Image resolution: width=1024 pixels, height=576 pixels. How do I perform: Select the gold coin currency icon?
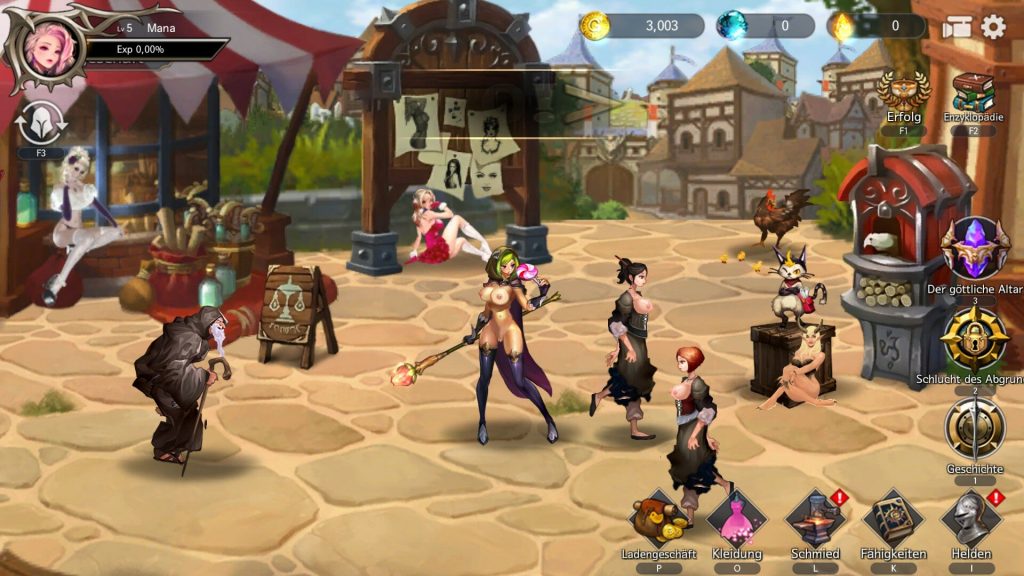pos(595,26)
